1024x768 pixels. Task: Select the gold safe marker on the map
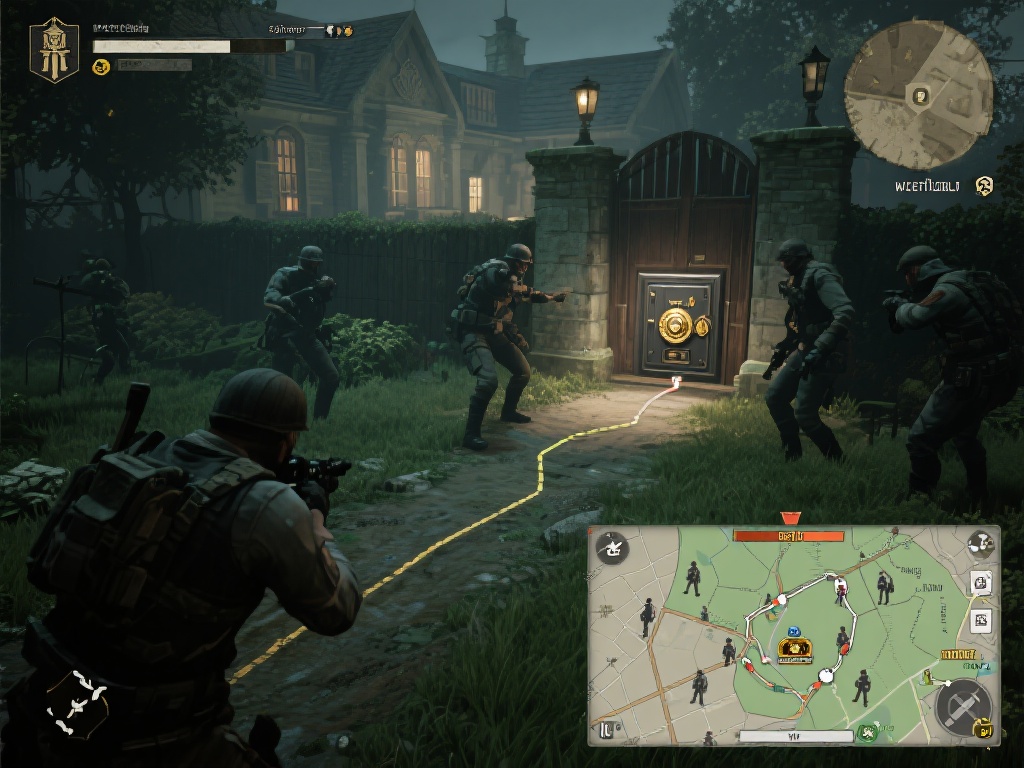pyautogui.click(x=794, y=650)
